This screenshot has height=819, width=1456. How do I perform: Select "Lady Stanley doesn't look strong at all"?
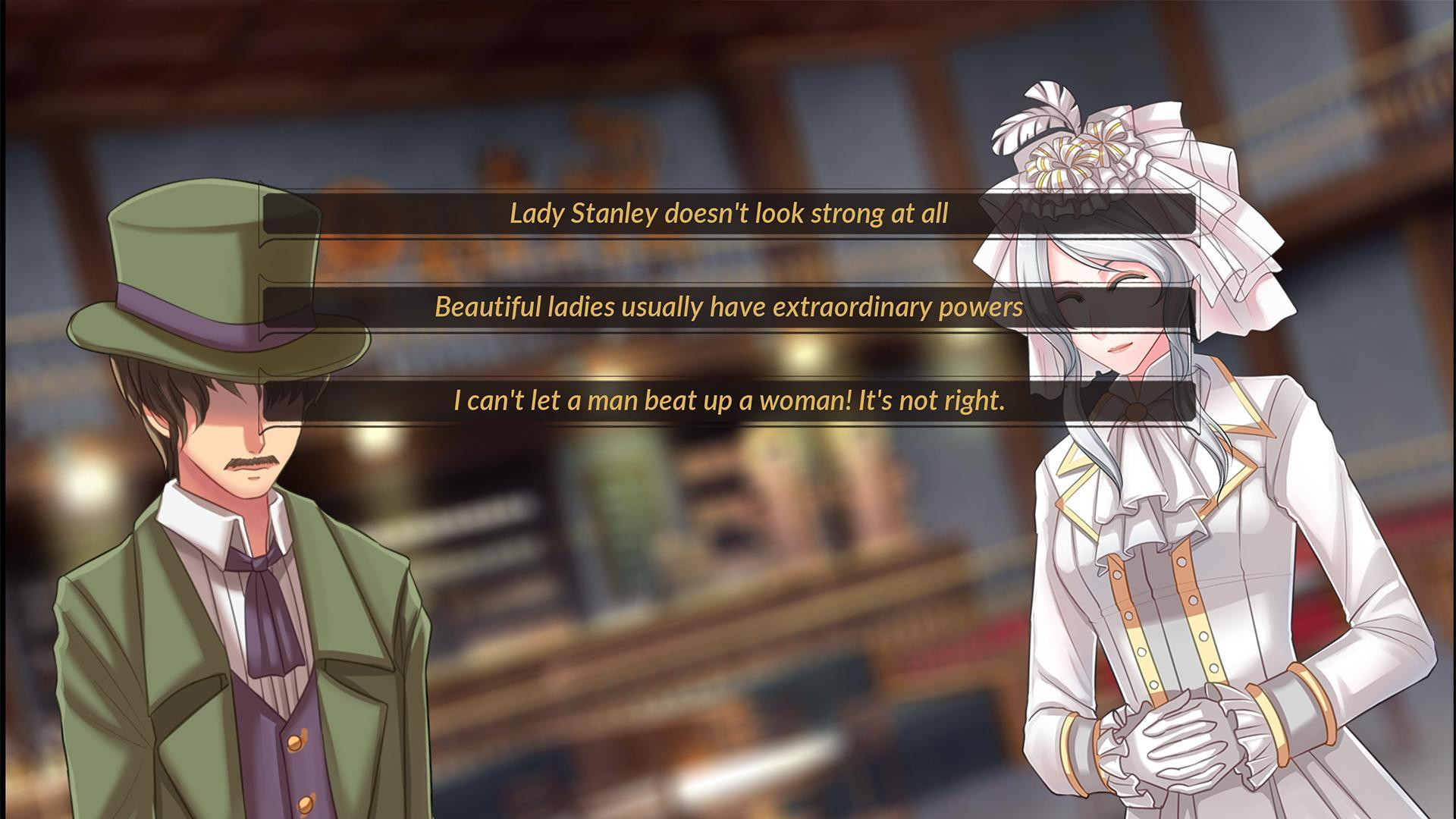click(x=728, y=216)
